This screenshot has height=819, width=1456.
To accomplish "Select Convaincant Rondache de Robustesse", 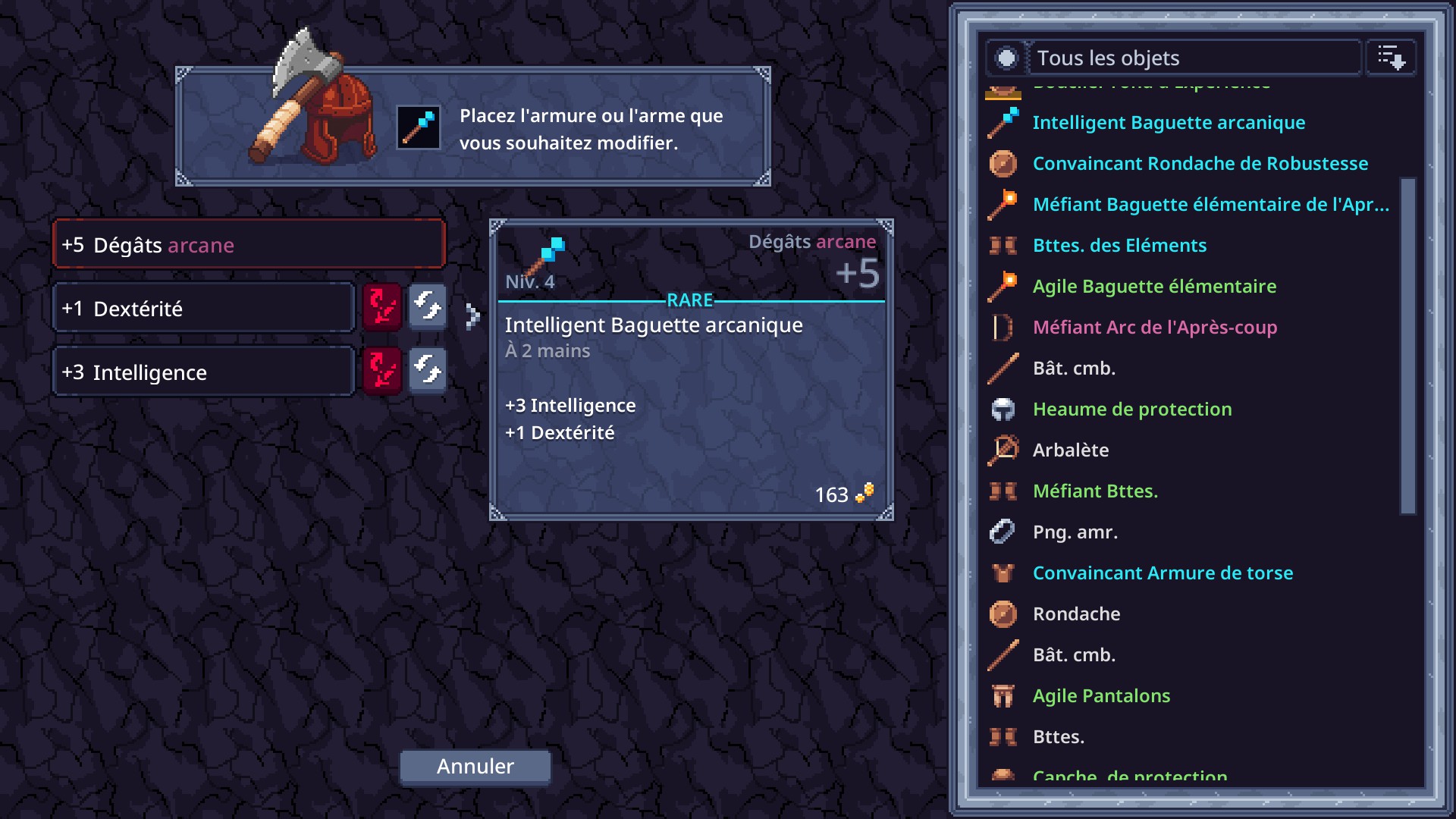I will 1200,164.
